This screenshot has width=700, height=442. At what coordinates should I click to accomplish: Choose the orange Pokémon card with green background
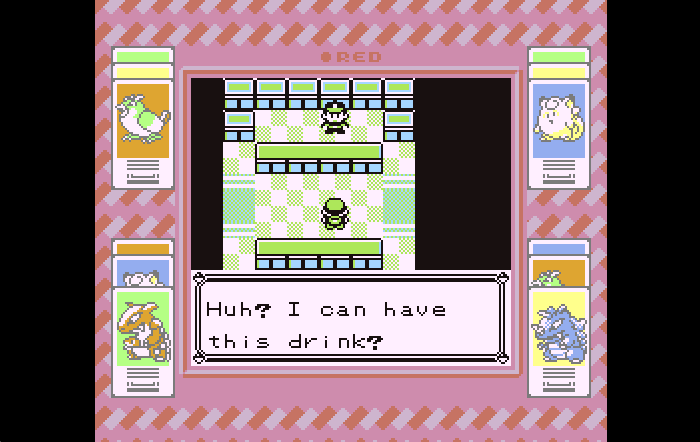(143, 330)
